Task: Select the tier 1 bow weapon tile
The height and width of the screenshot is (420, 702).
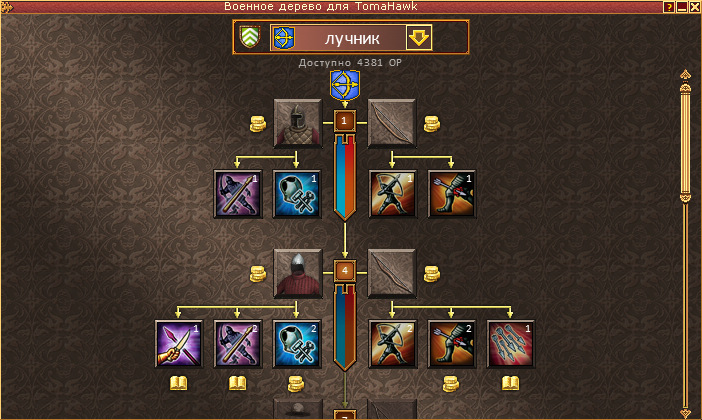Action: pos(392,123)
